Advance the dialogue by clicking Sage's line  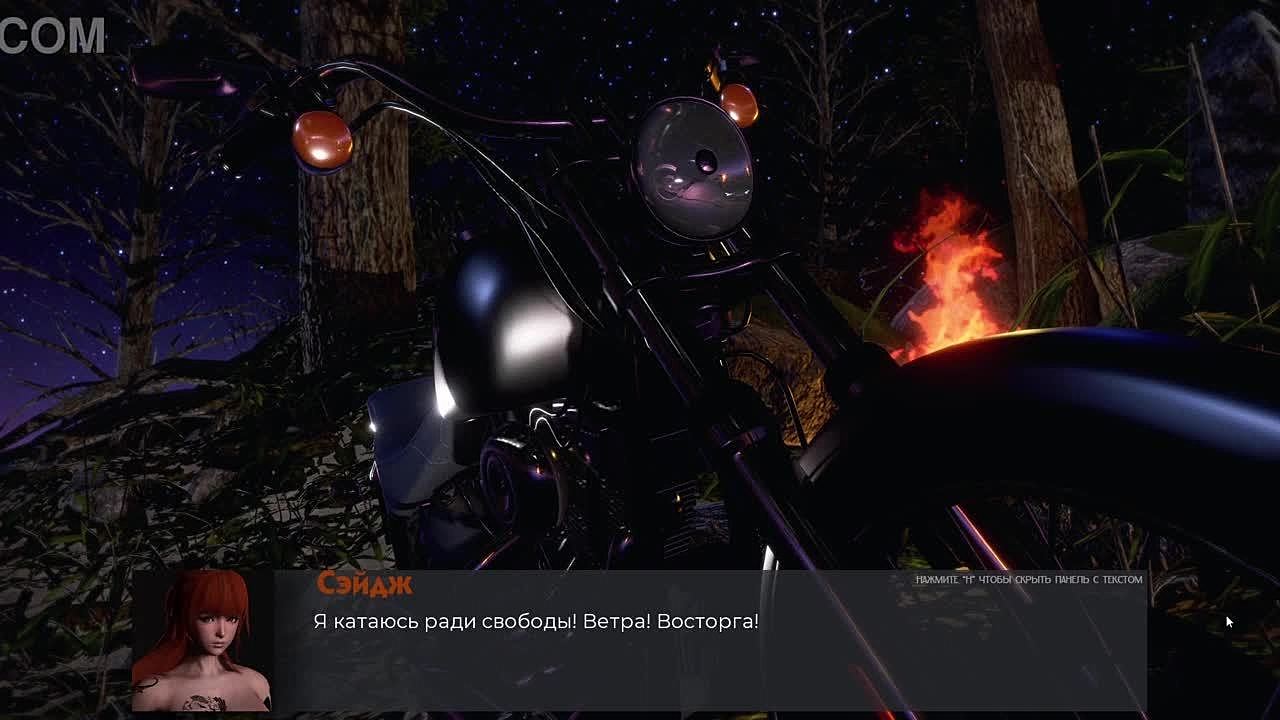pos(536,621)
